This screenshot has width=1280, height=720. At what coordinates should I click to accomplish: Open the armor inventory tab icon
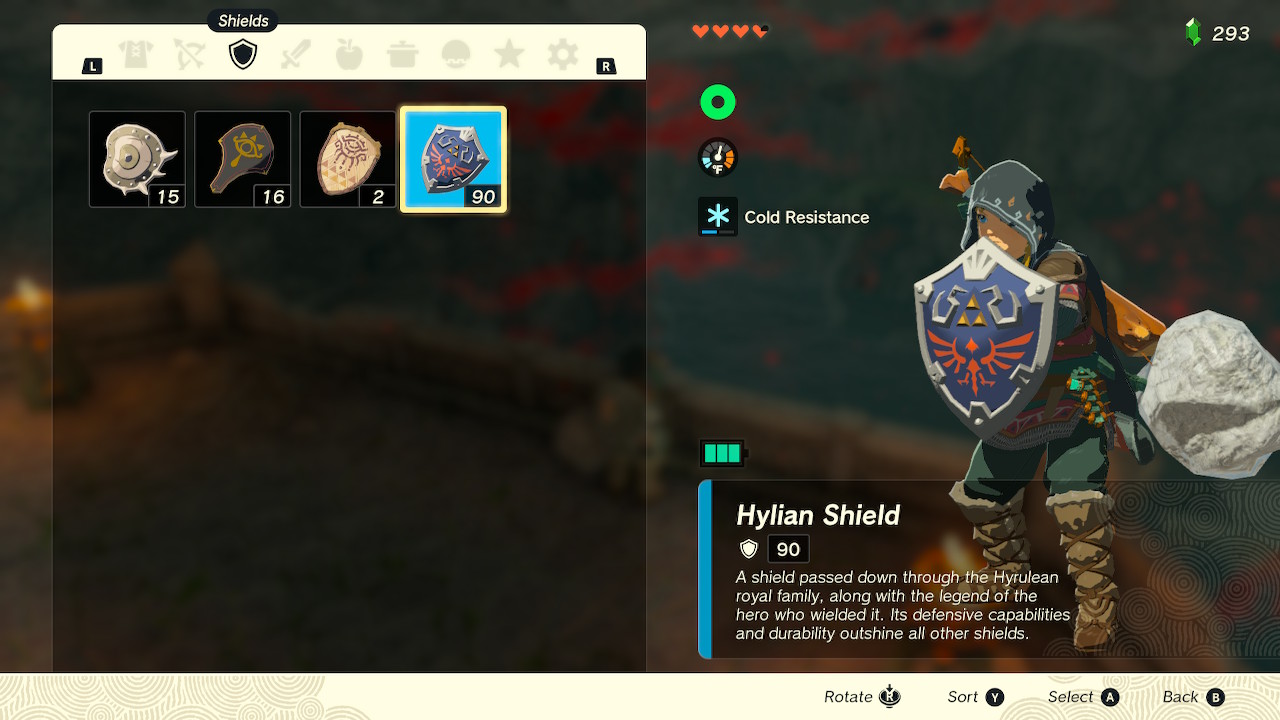click(136, 54)
